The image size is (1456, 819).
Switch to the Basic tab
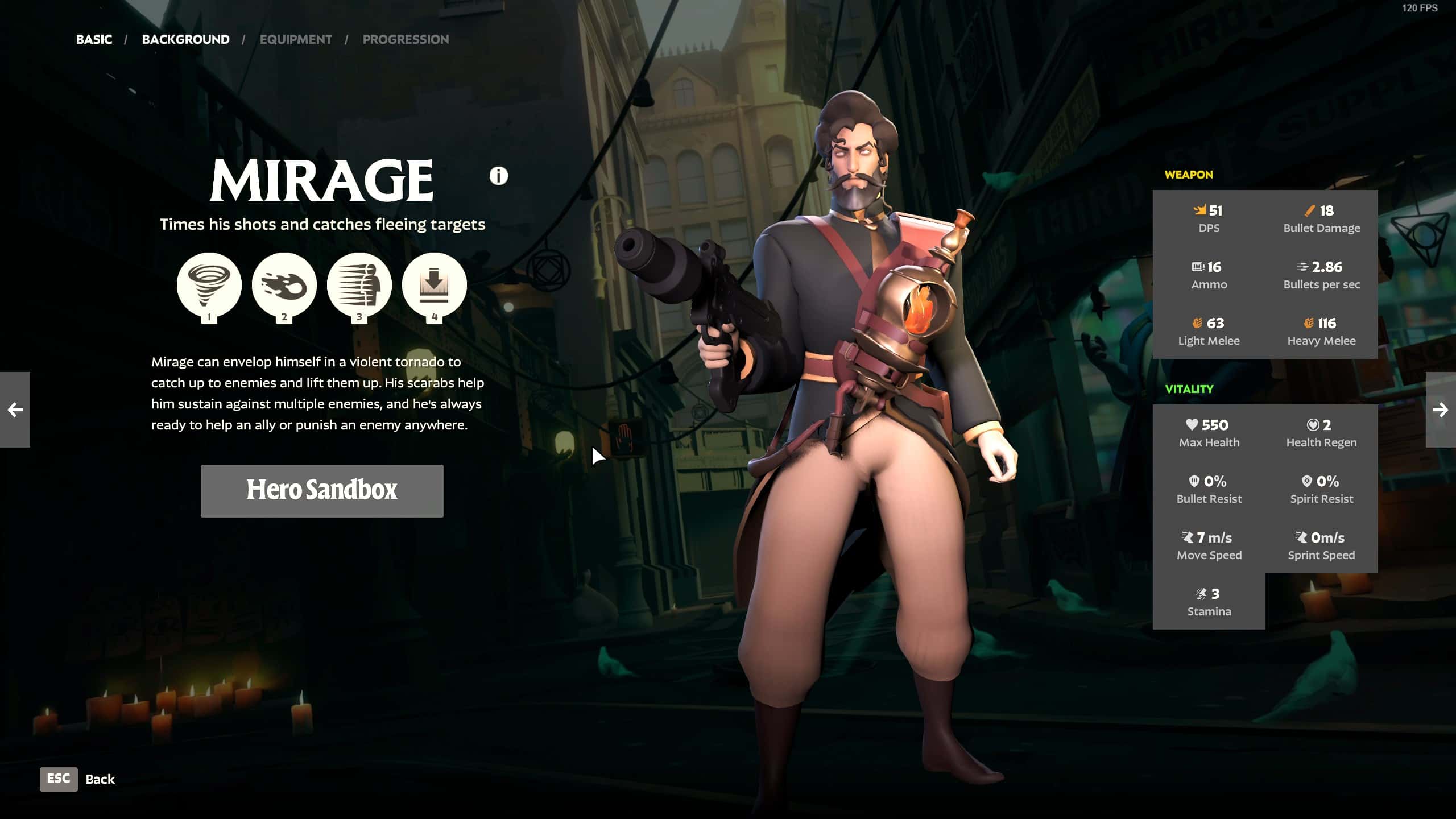(94, 39)
